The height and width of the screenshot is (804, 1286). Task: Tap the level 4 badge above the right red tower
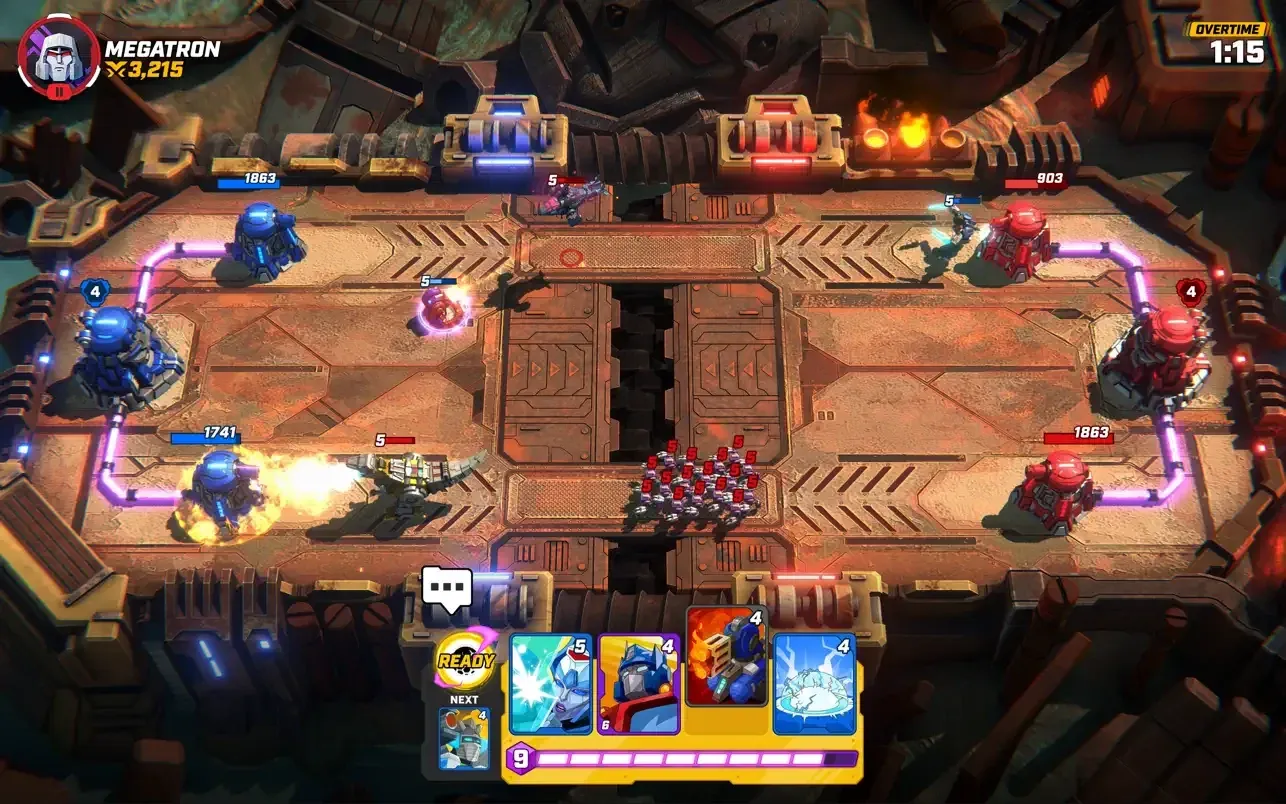[x=1189, y=291]
